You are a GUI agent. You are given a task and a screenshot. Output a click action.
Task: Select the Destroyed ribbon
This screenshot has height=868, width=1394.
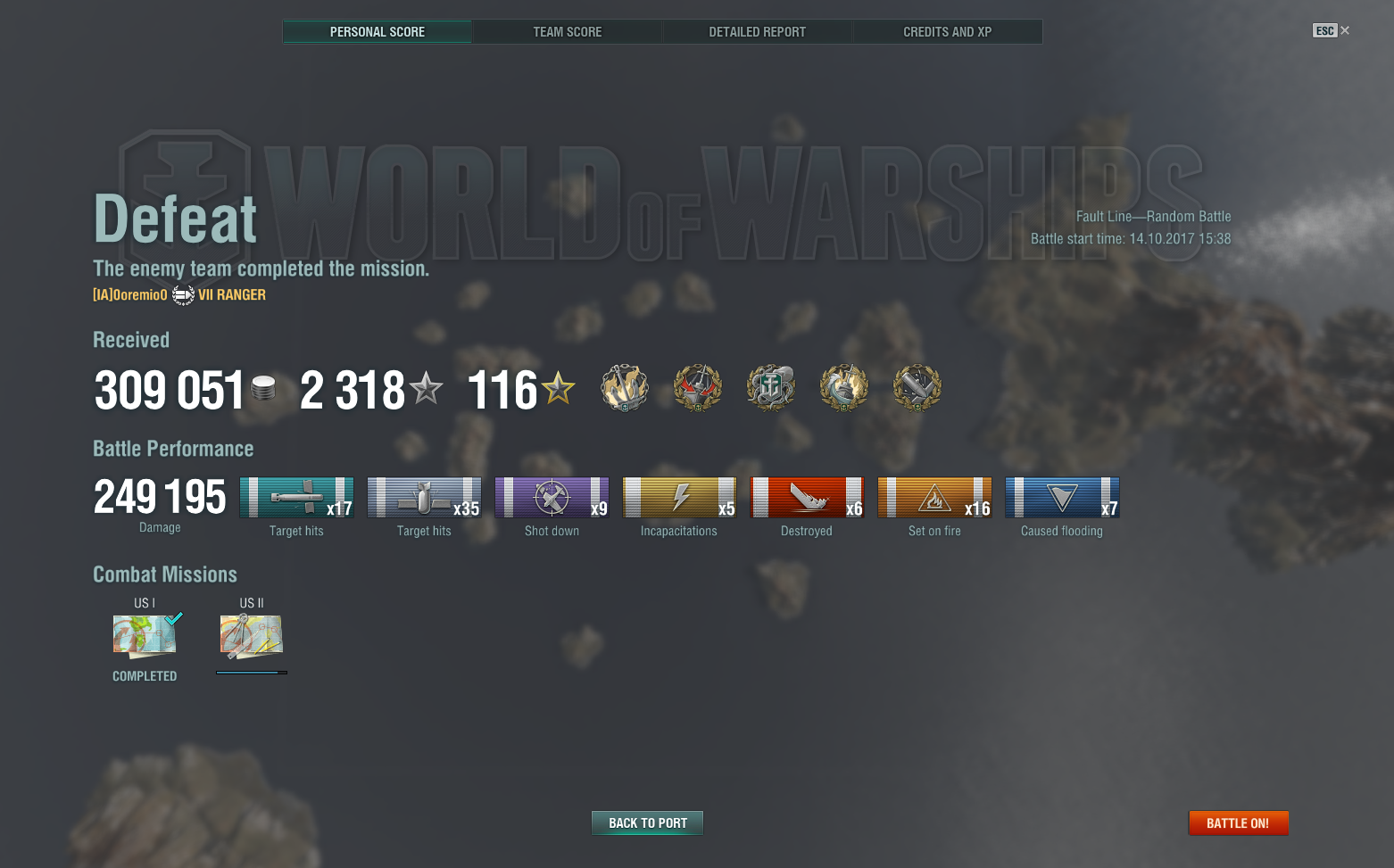tap(807, 498)
